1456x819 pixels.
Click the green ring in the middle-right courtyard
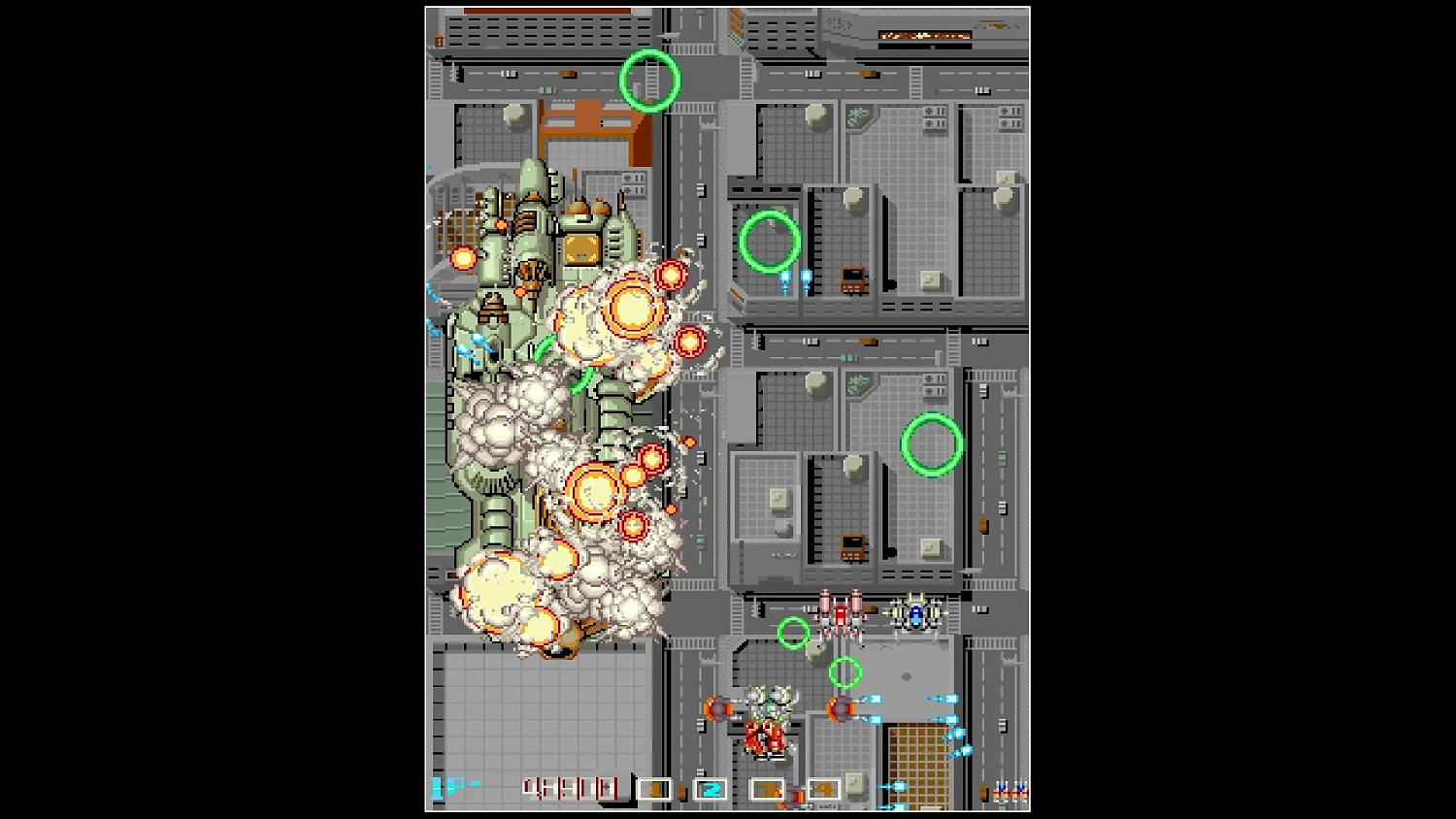pyautogui.click(x=931, y=444)
